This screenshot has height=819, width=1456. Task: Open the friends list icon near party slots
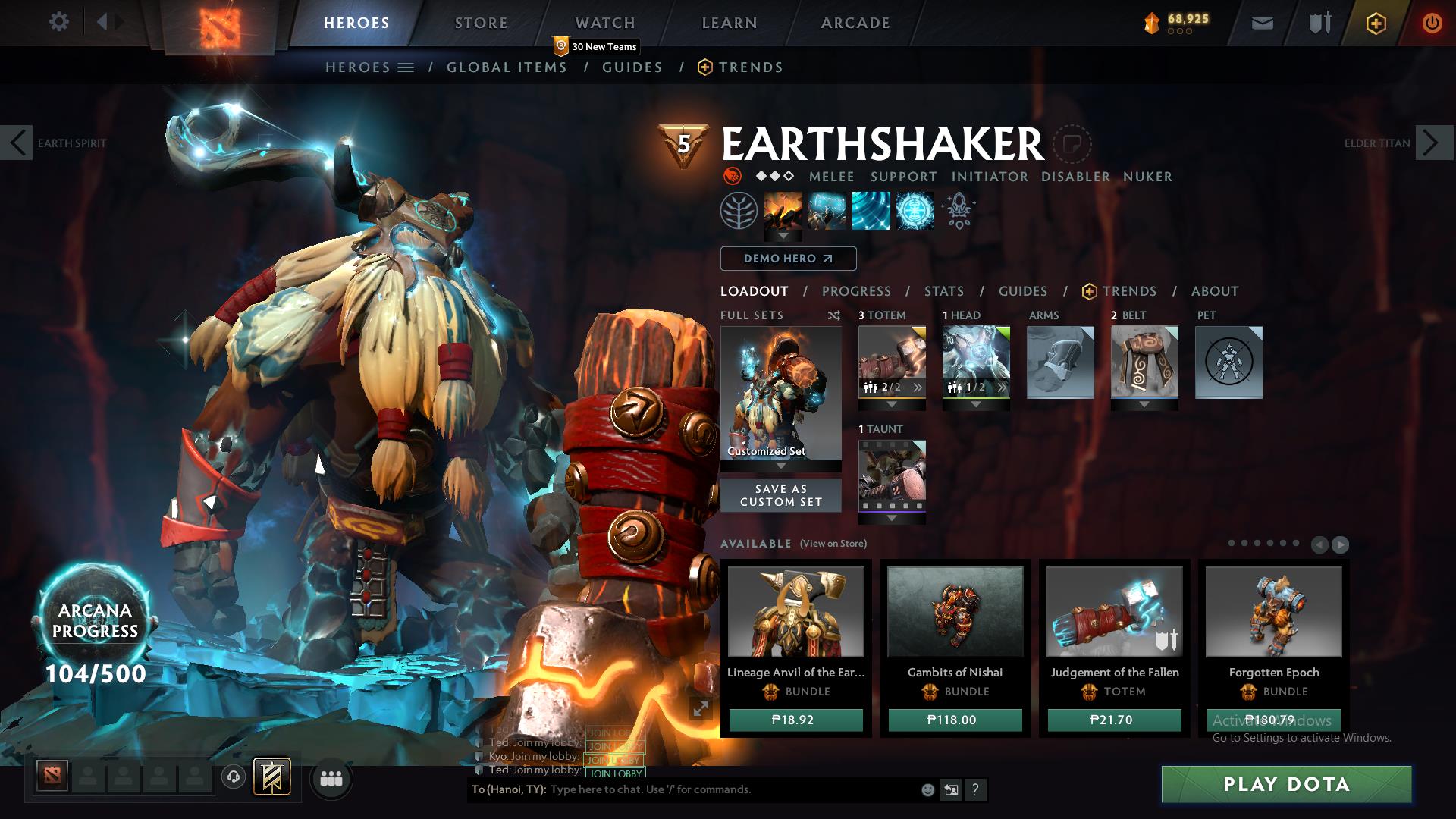(x=330, y=778)
